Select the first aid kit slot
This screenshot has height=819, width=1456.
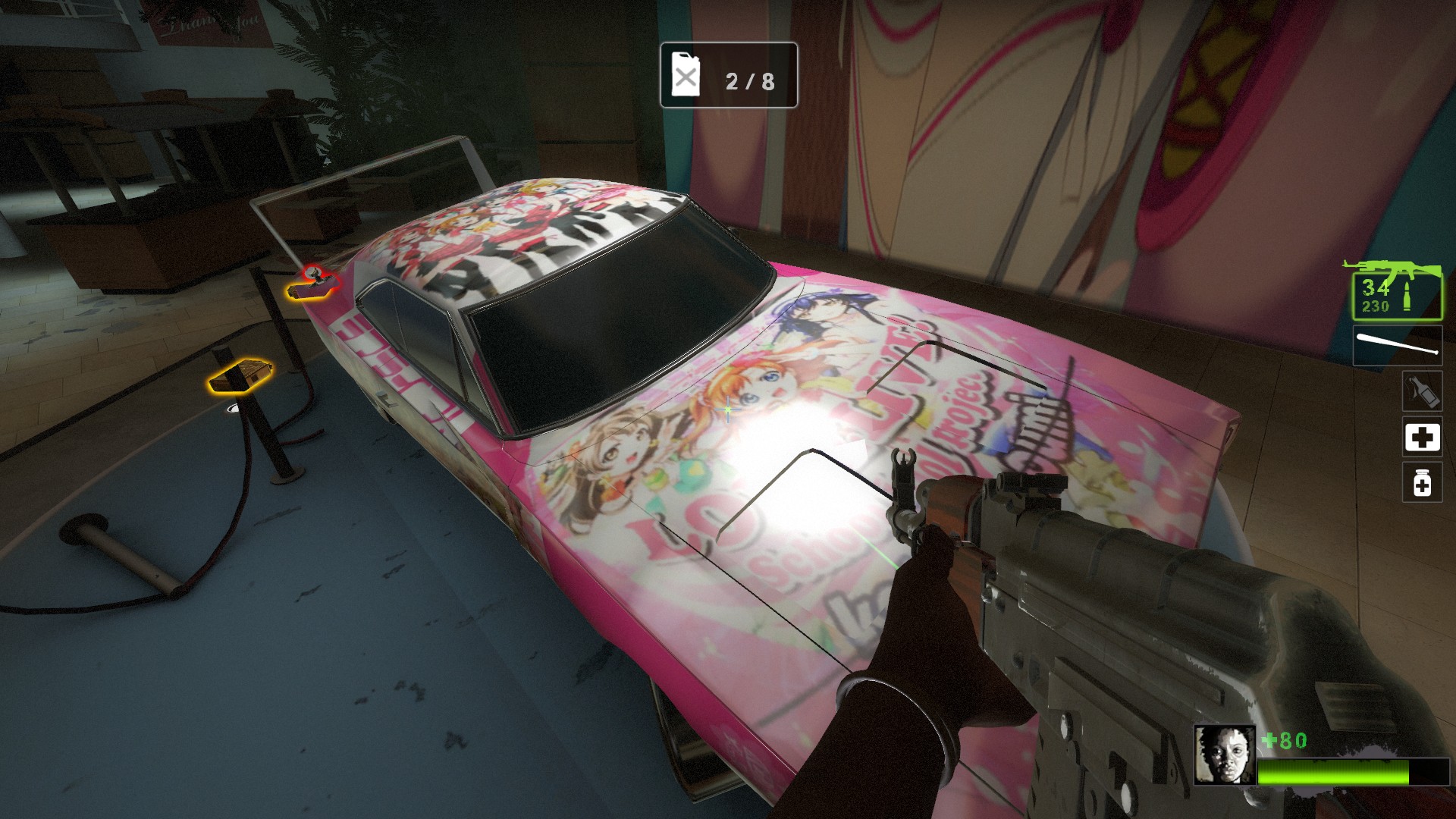pos(1422,437)
